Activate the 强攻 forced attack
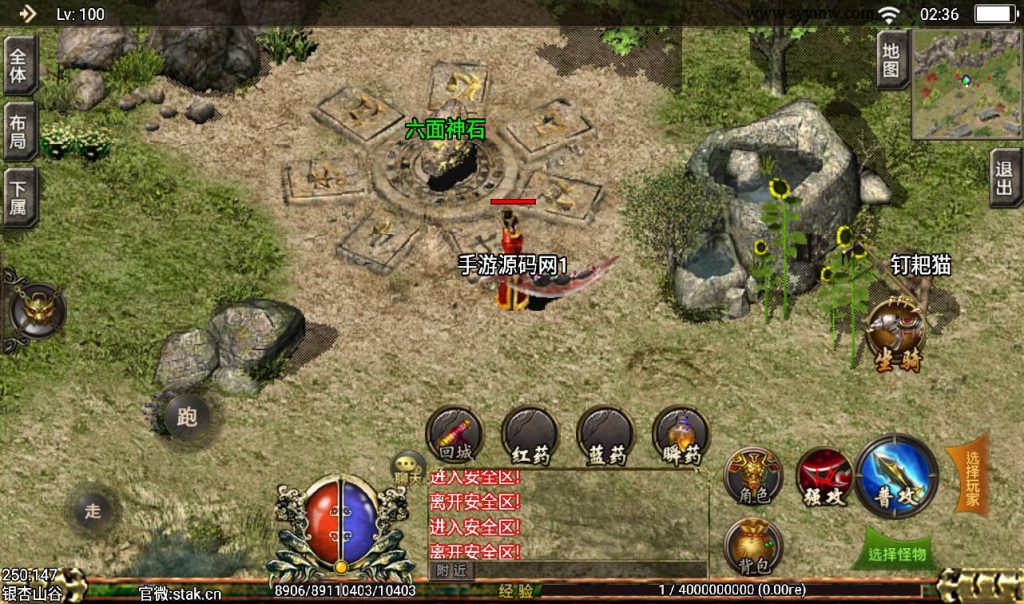This screenshot has height=604, width=1024. [x=824, y=476]
